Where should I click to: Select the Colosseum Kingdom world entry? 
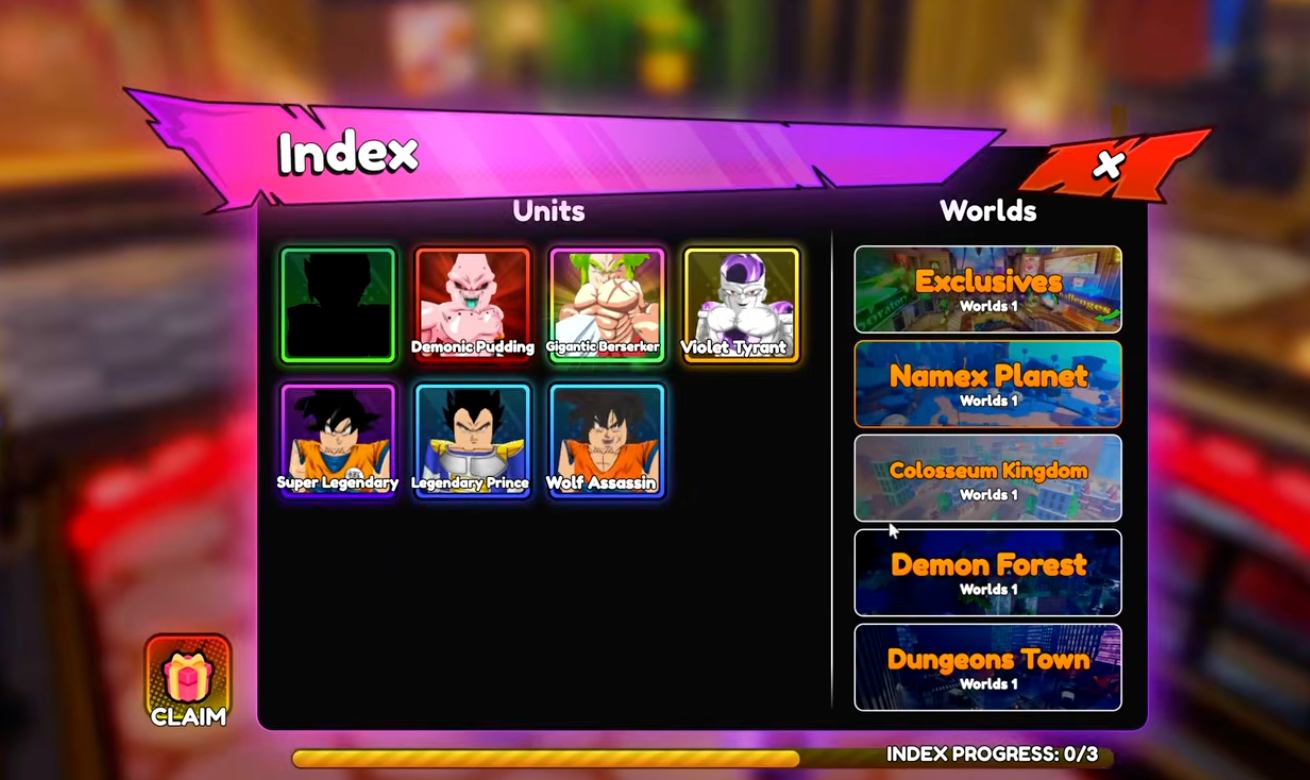point(987,478)
